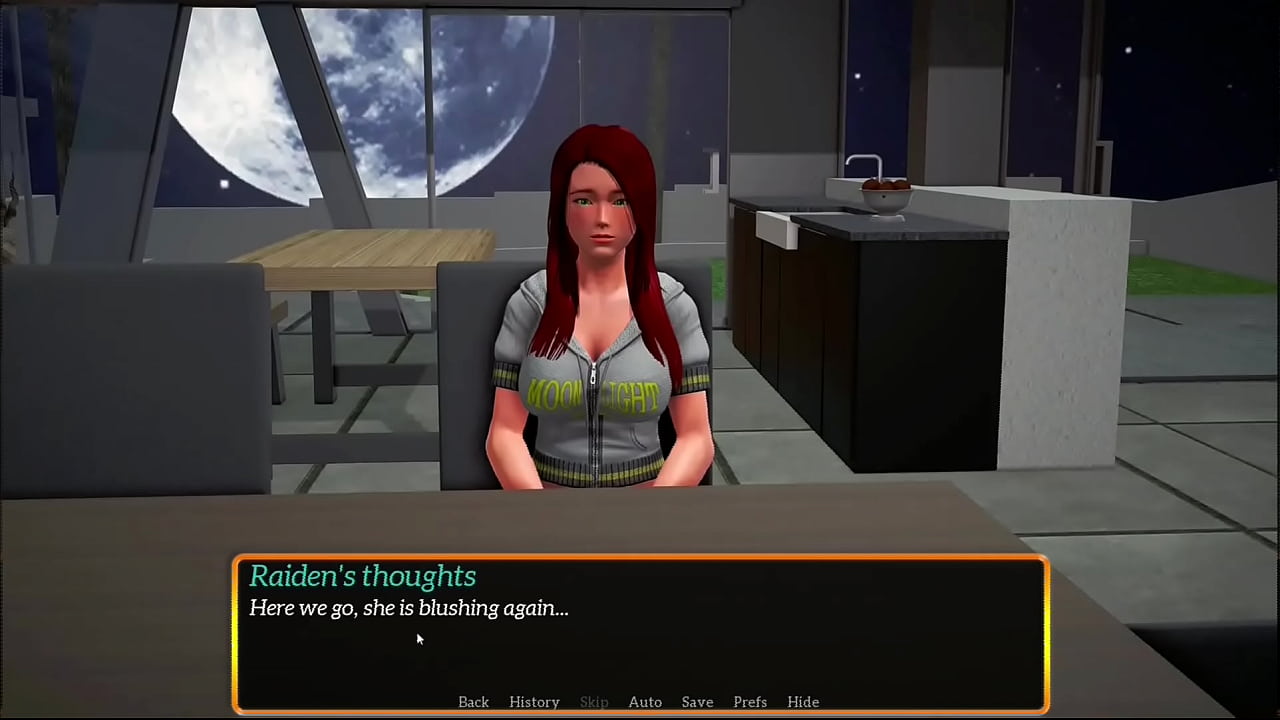Screen dimensions: 1280x720
Task: Go Back to the previous dialogue line
Action: pyautogui.click(x=473, y=702)
